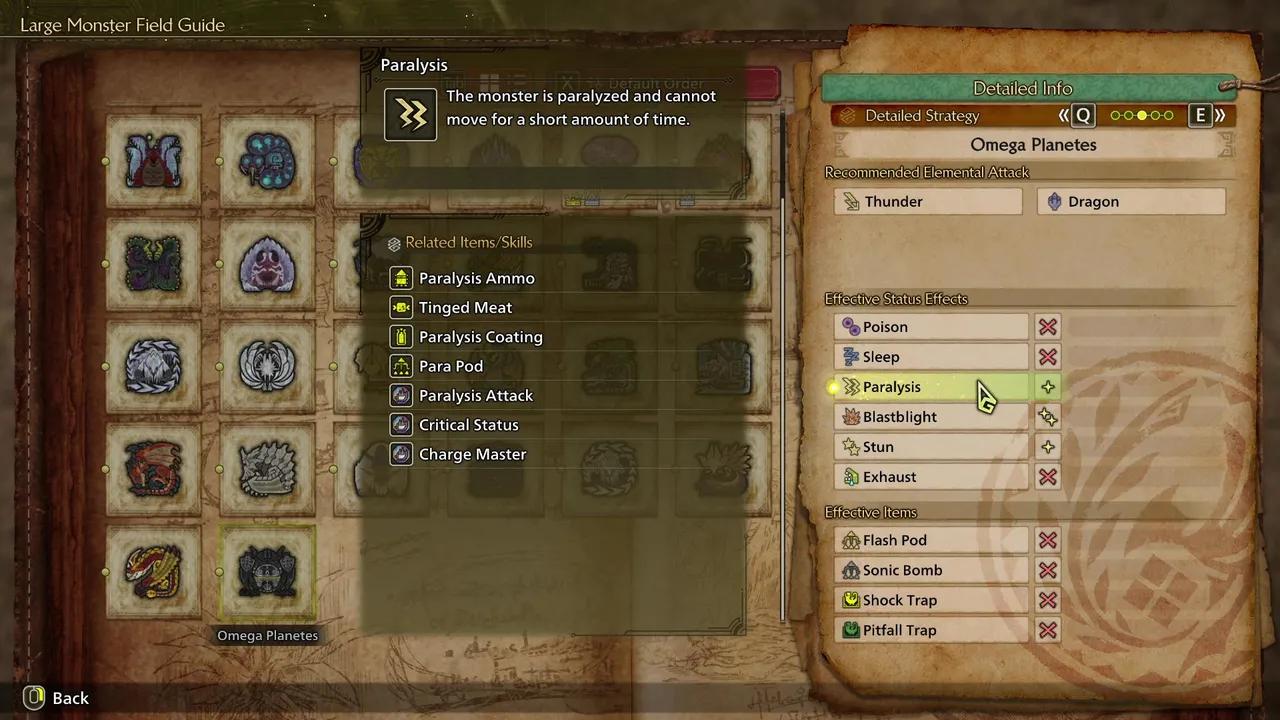Open the Detailed Info header tab
1280x720 pixels.
click(1022, 88)
